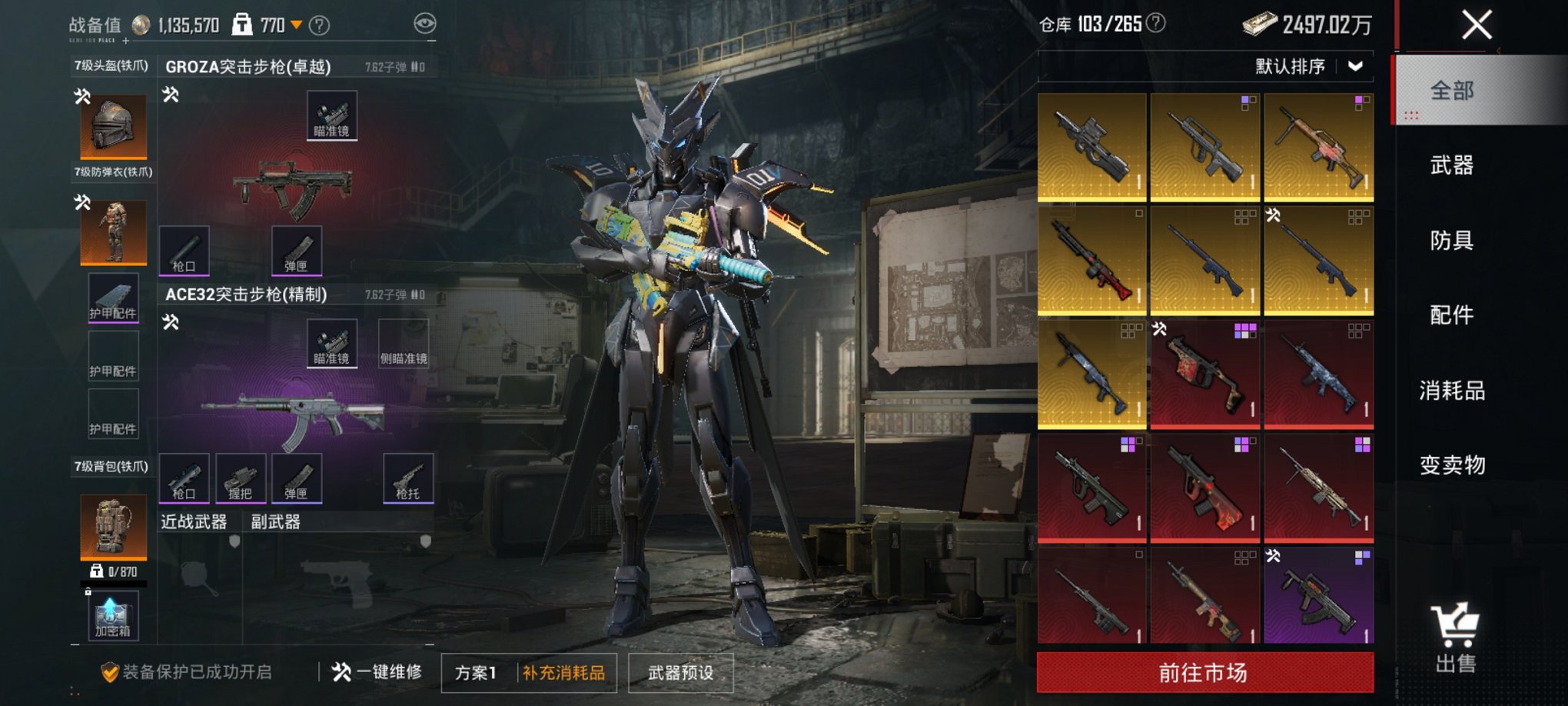This screenshot has width=1568, height=706.
Task: Open the 变卖物 sellables tab
Action: 1451,465
